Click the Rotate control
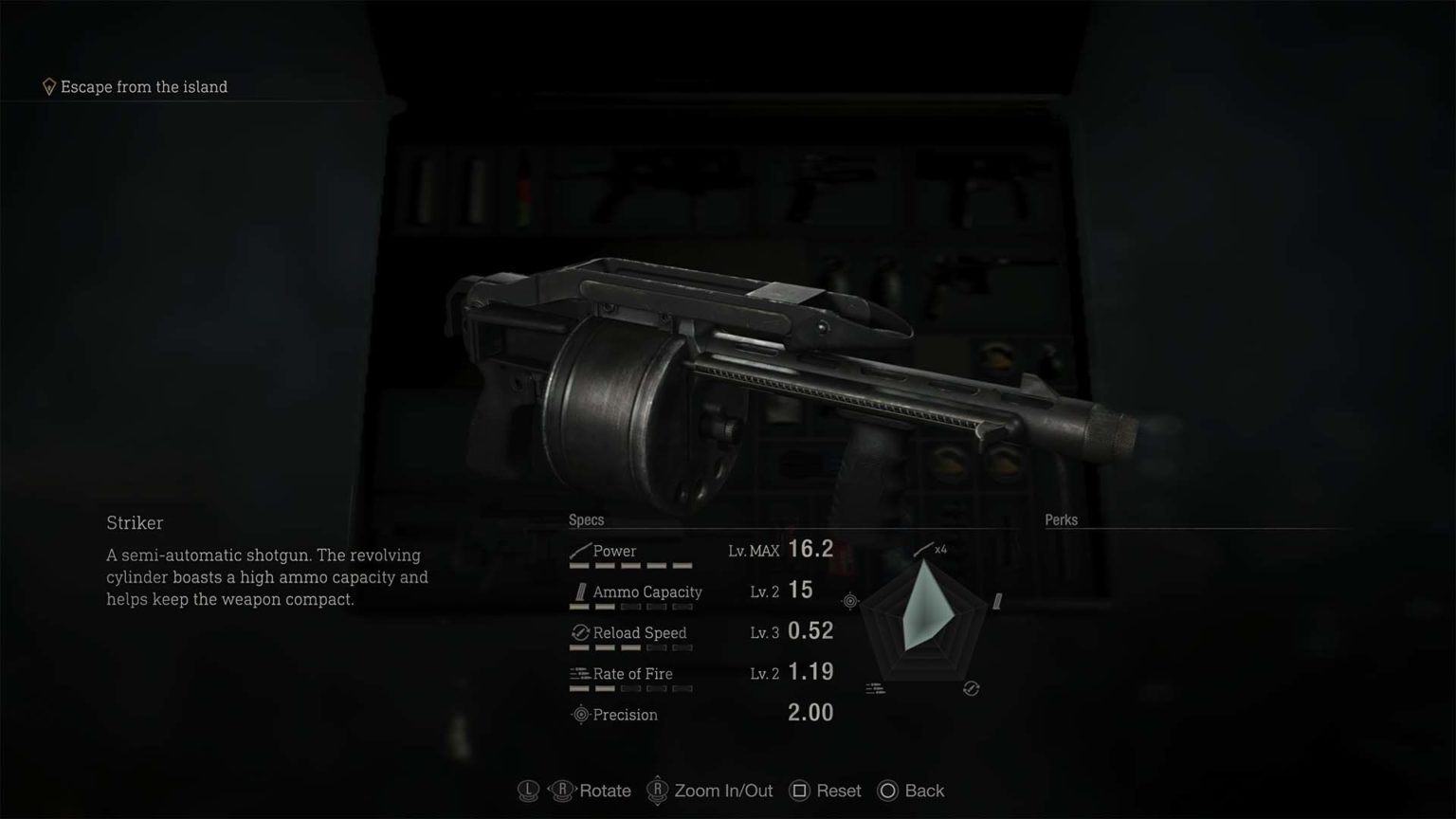The height and width of the screenshot is (819, 1456). 604,790
